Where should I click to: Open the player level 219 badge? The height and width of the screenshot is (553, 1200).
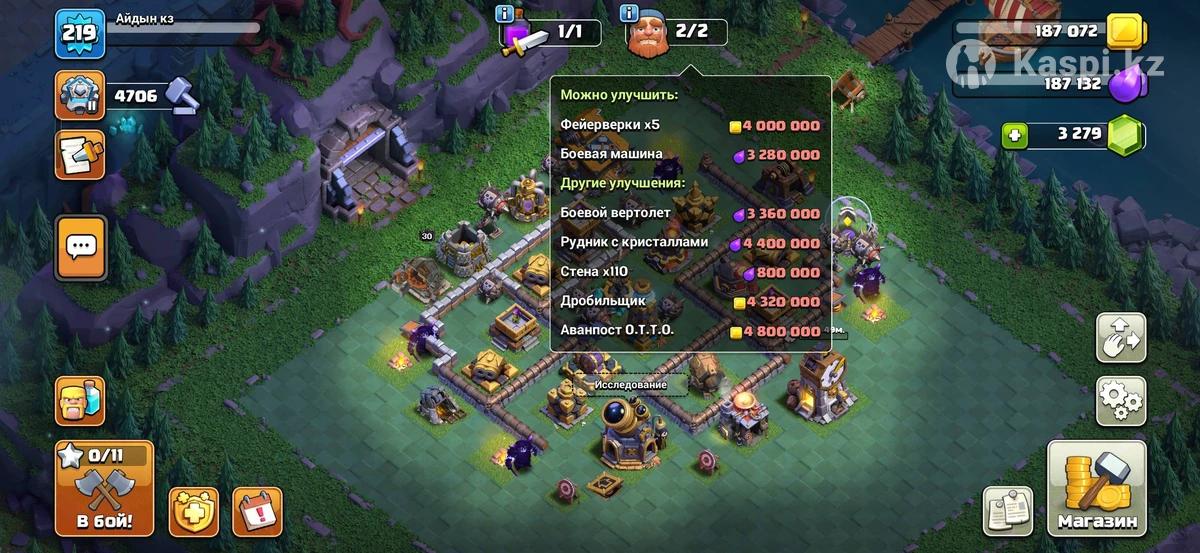pyautogui.click(x=80, y=33)
